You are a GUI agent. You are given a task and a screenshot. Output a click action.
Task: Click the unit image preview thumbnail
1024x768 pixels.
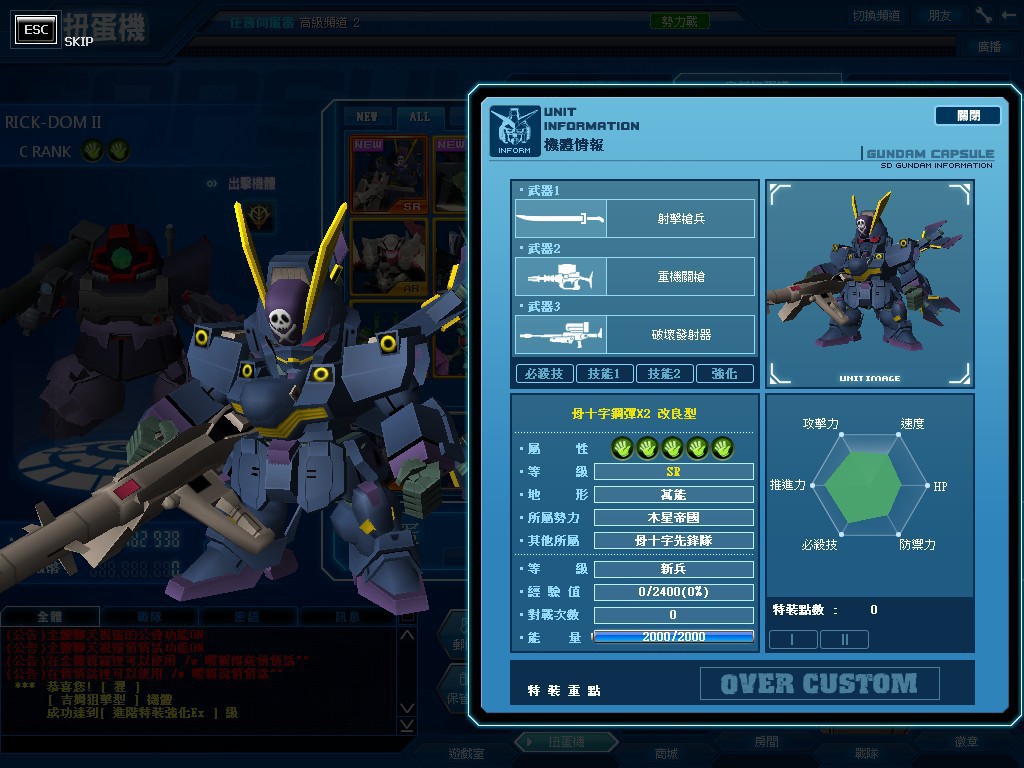pos(869,284)
